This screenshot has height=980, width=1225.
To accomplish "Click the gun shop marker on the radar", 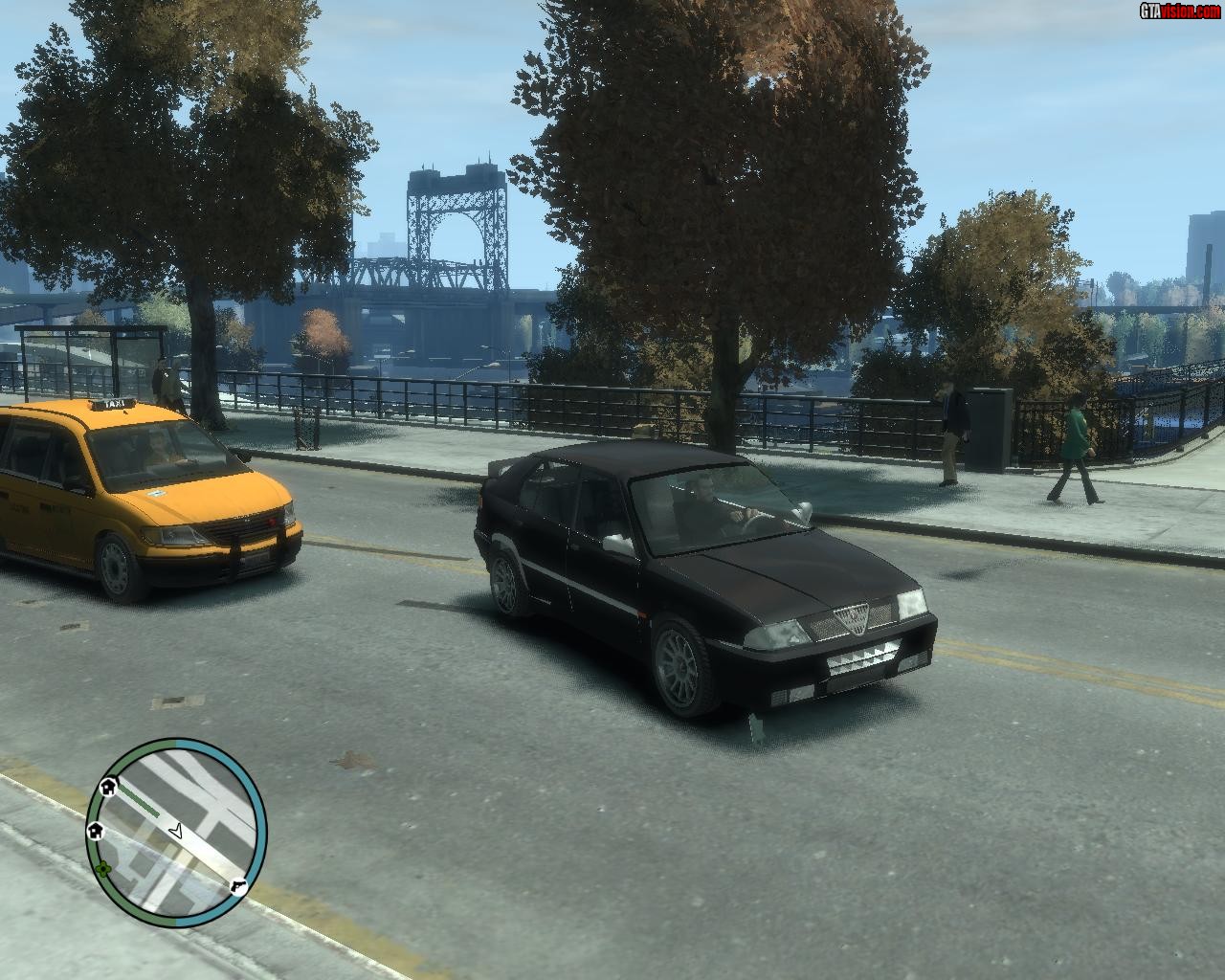I will coord(237,886).
